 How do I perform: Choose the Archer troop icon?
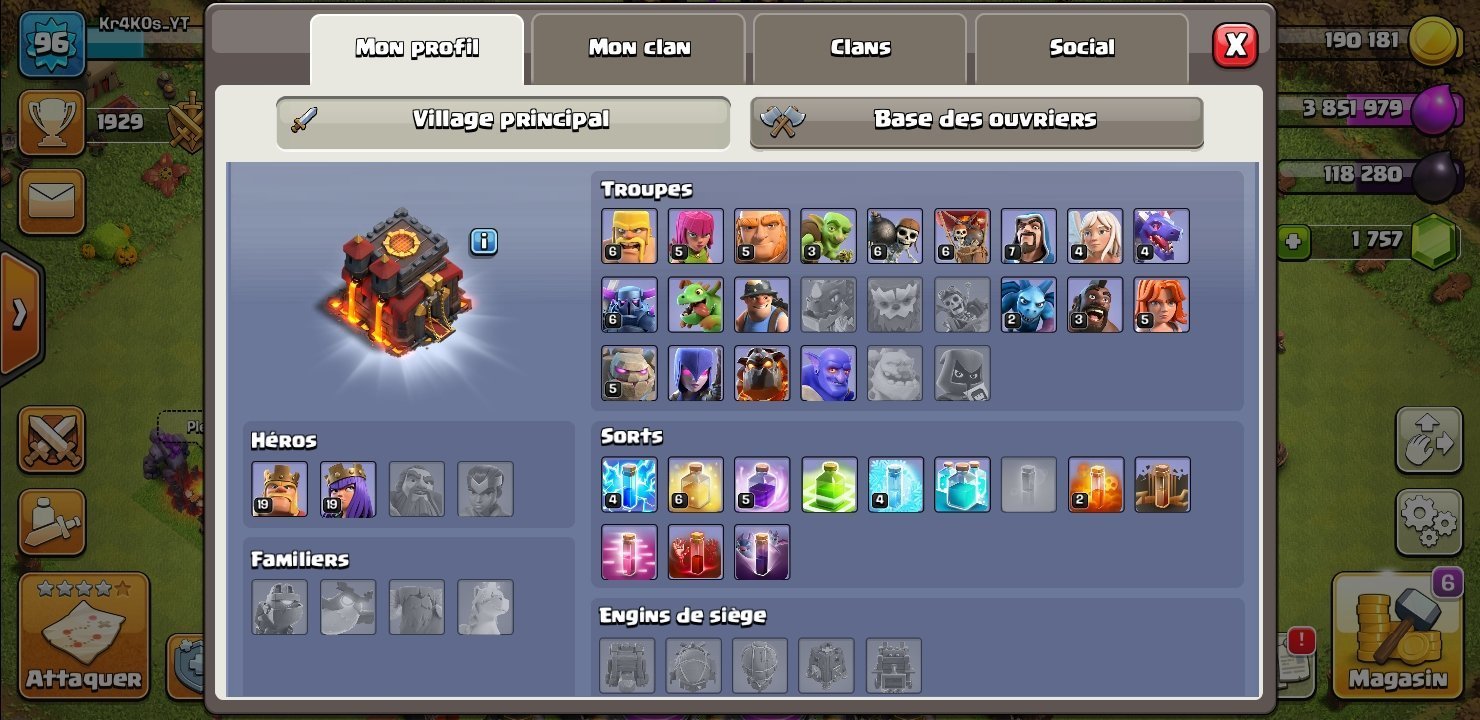coord(696,236)
